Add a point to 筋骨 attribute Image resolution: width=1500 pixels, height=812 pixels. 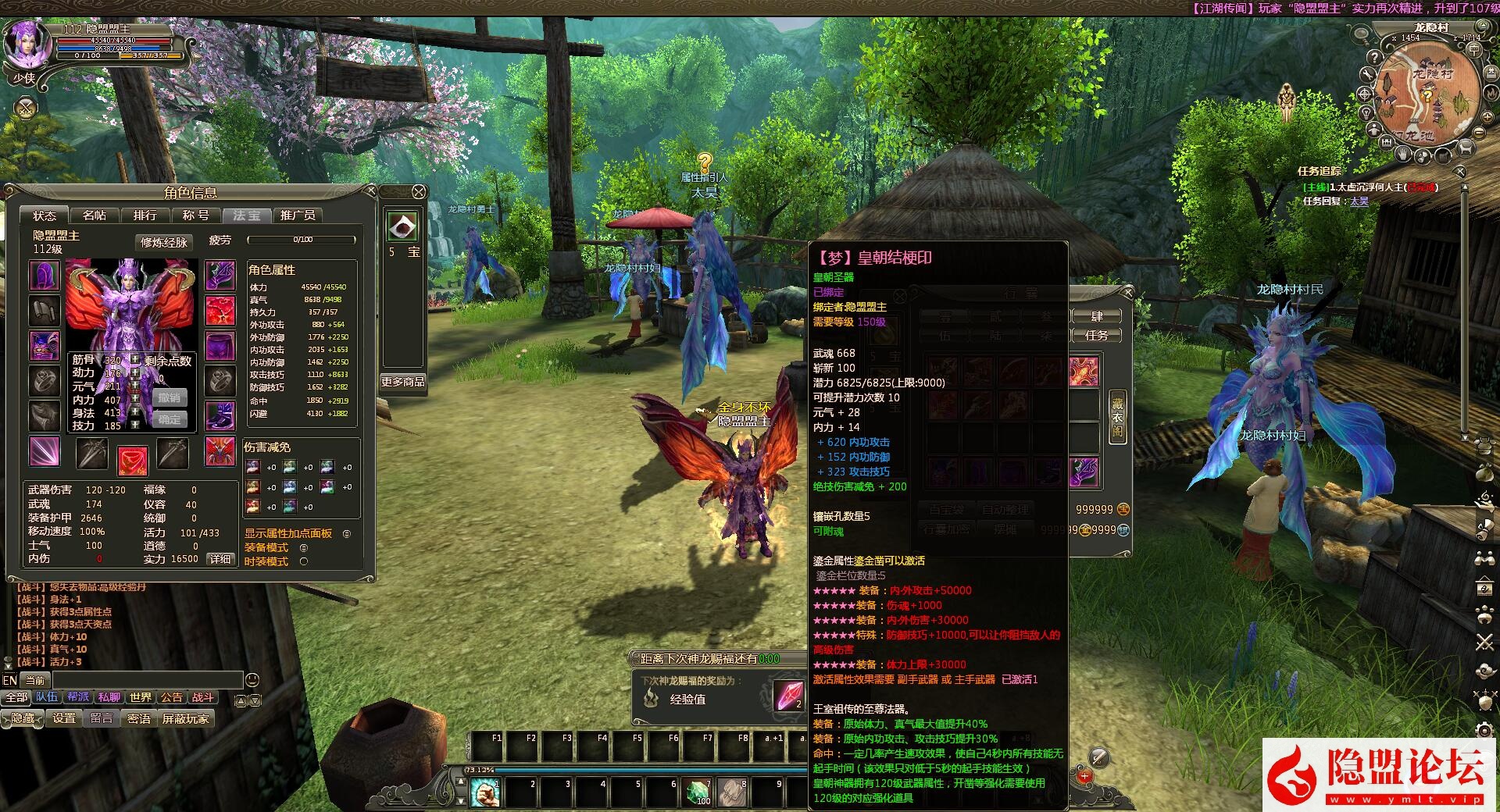[x=135, y=360]
